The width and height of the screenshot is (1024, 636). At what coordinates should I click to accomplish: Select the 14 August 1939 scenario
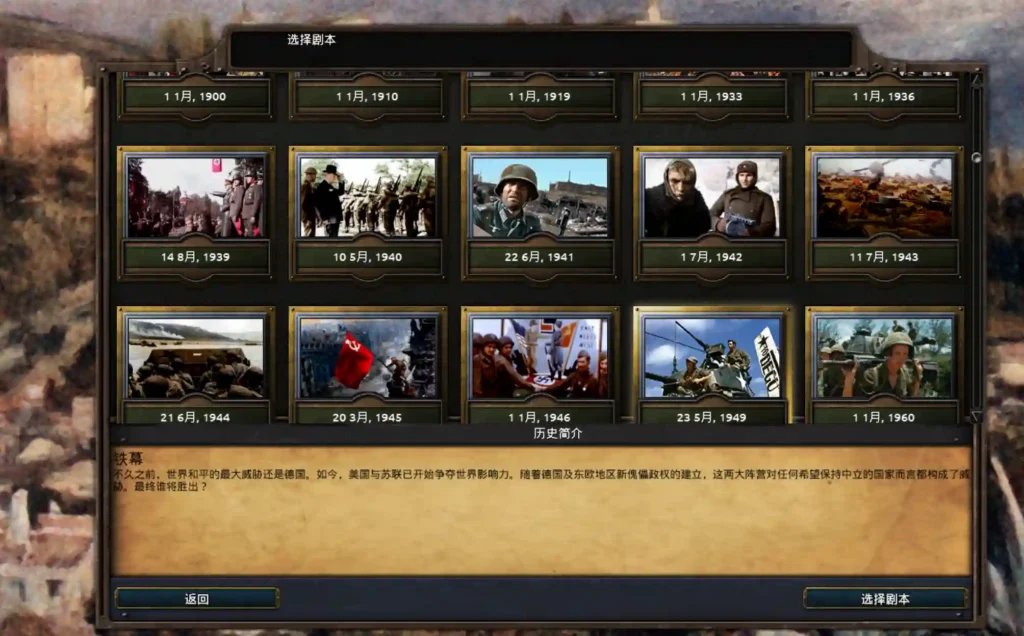click(x=195, y=196)
